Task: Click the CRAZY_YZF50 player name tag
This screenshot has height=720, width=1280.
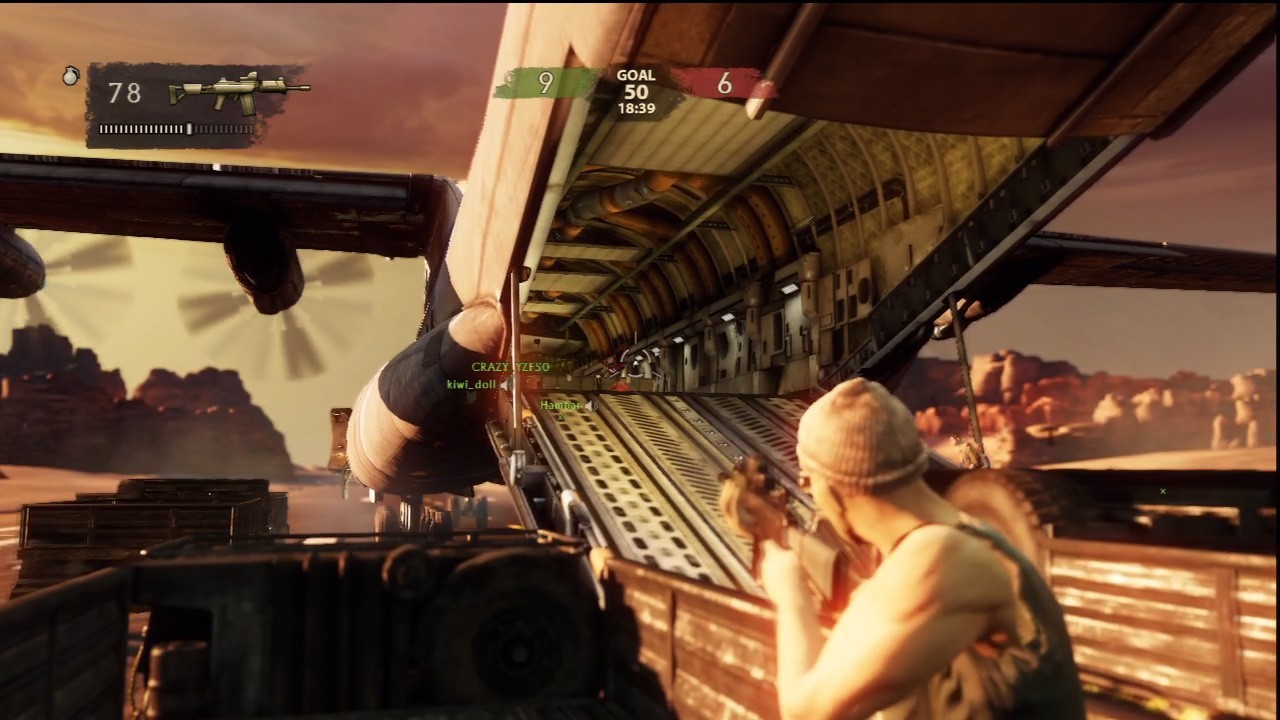Action: [x=510, y=367]
